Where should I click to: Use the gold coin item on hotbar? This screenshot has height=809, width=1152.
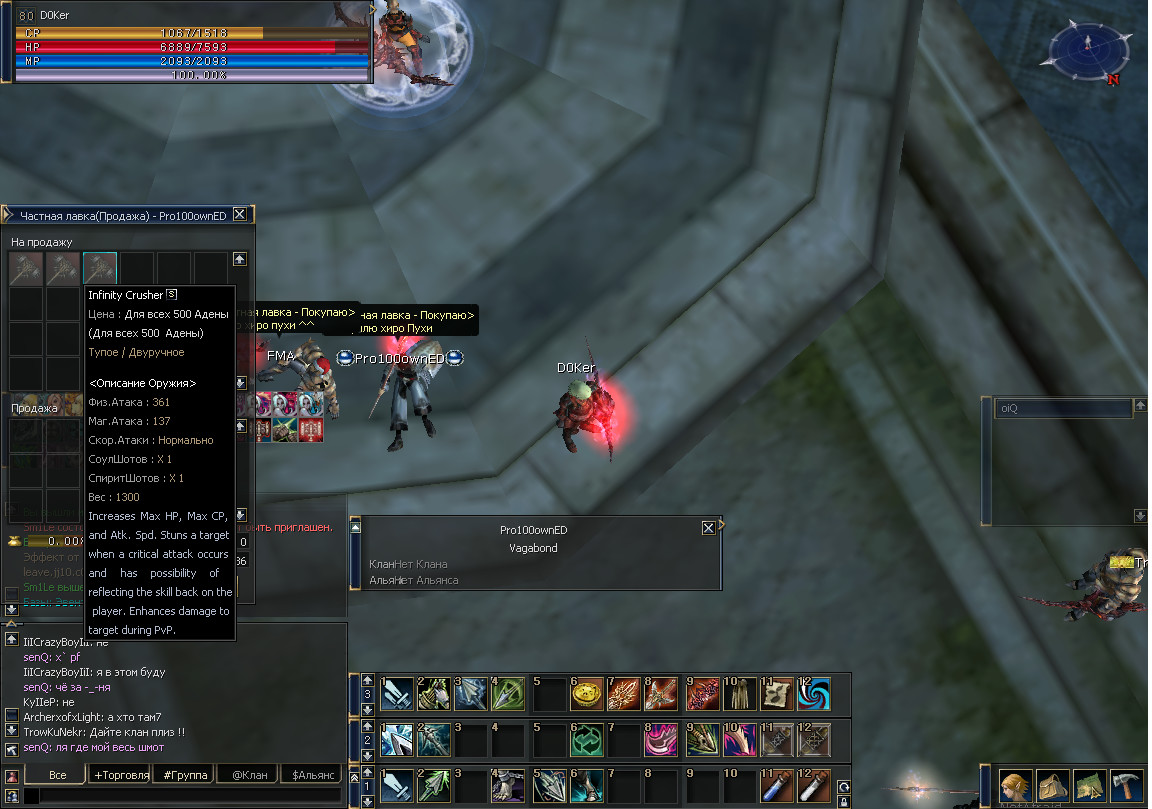click(x=587, y=693)
